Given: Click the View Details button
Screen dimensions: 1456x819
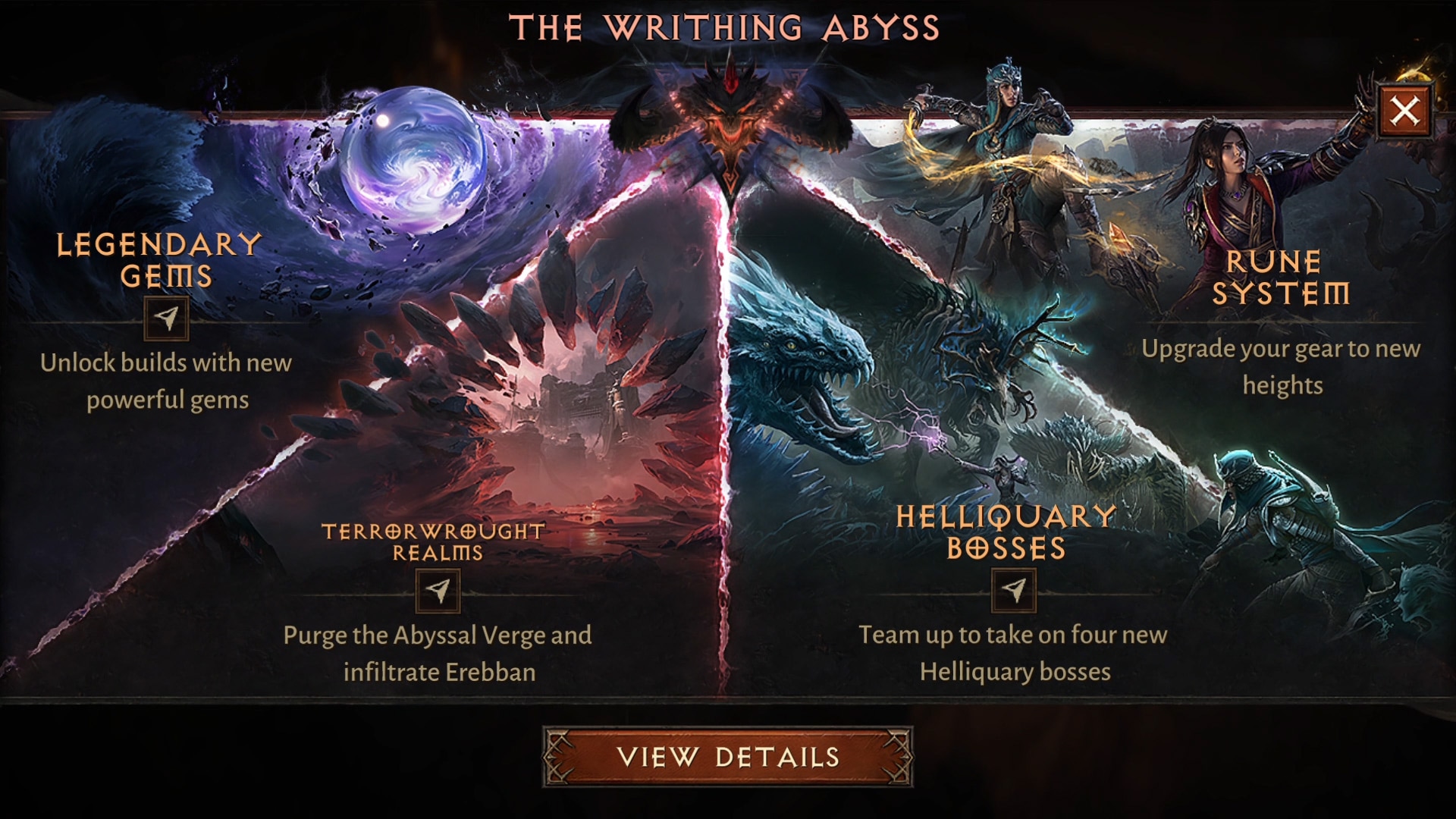Looking at the screenshot, I should (x=727, y=757).
